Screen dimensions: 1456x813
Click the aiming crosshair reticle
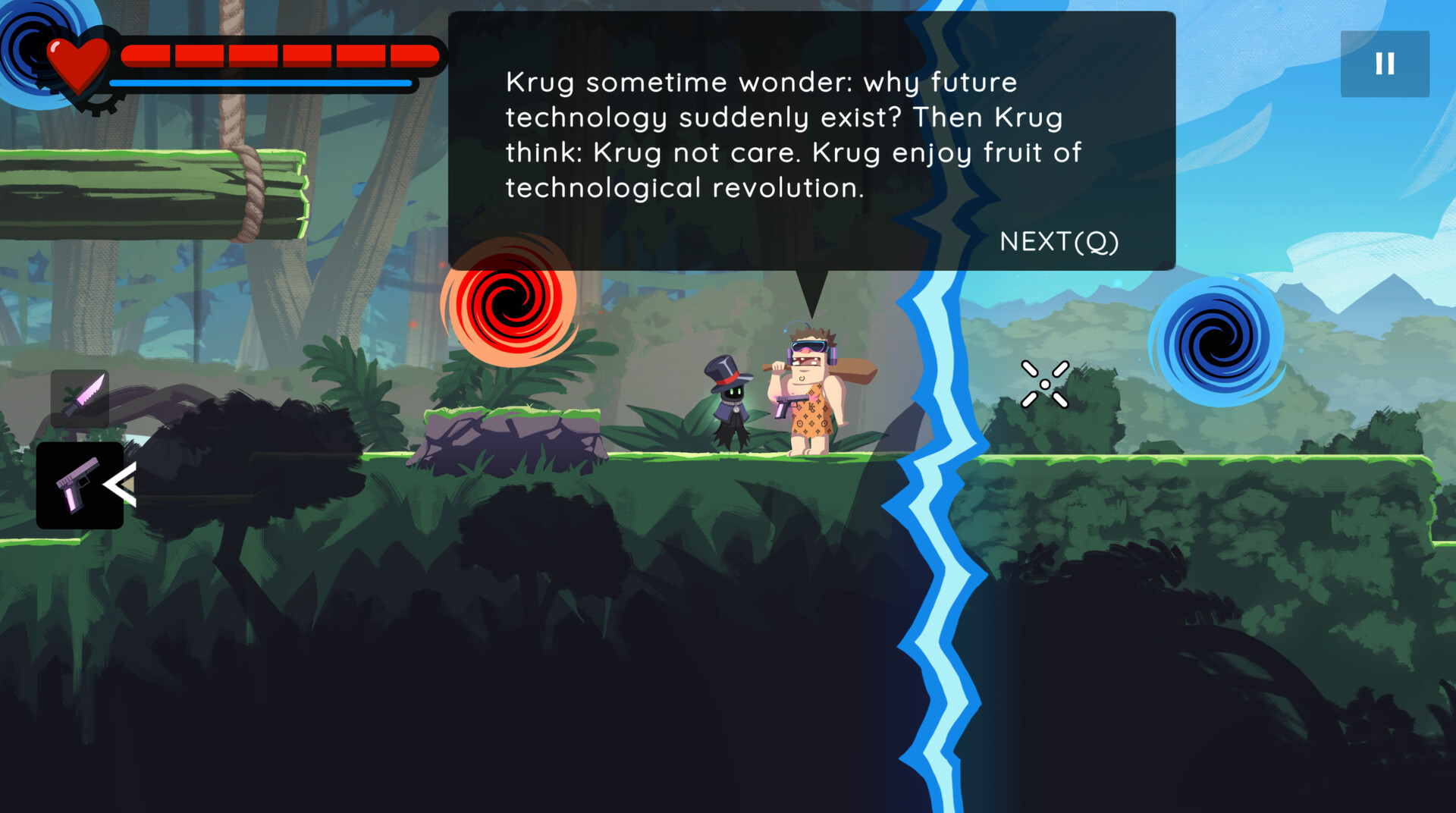1046,383
